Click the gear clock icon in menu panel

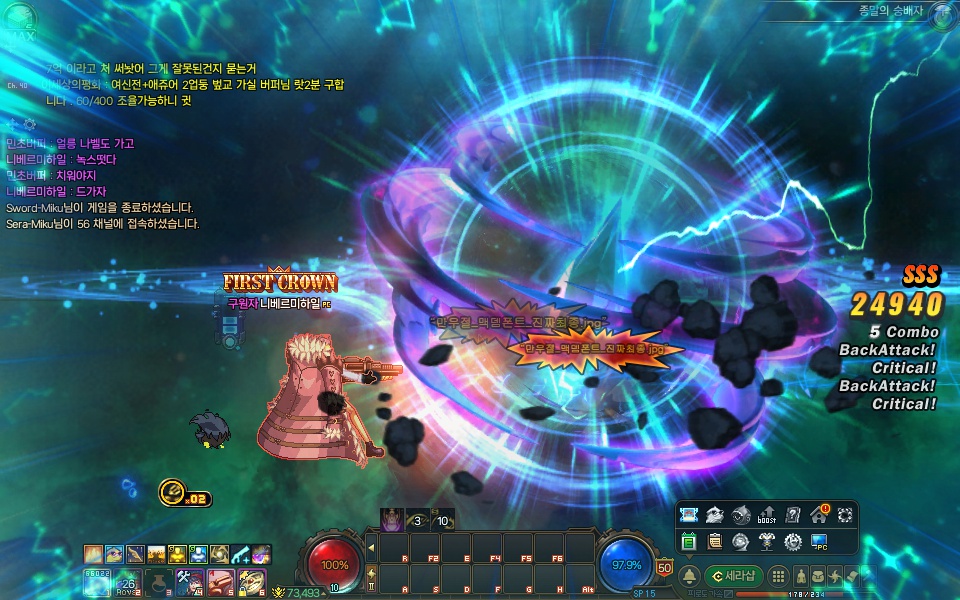coord(793,542)
